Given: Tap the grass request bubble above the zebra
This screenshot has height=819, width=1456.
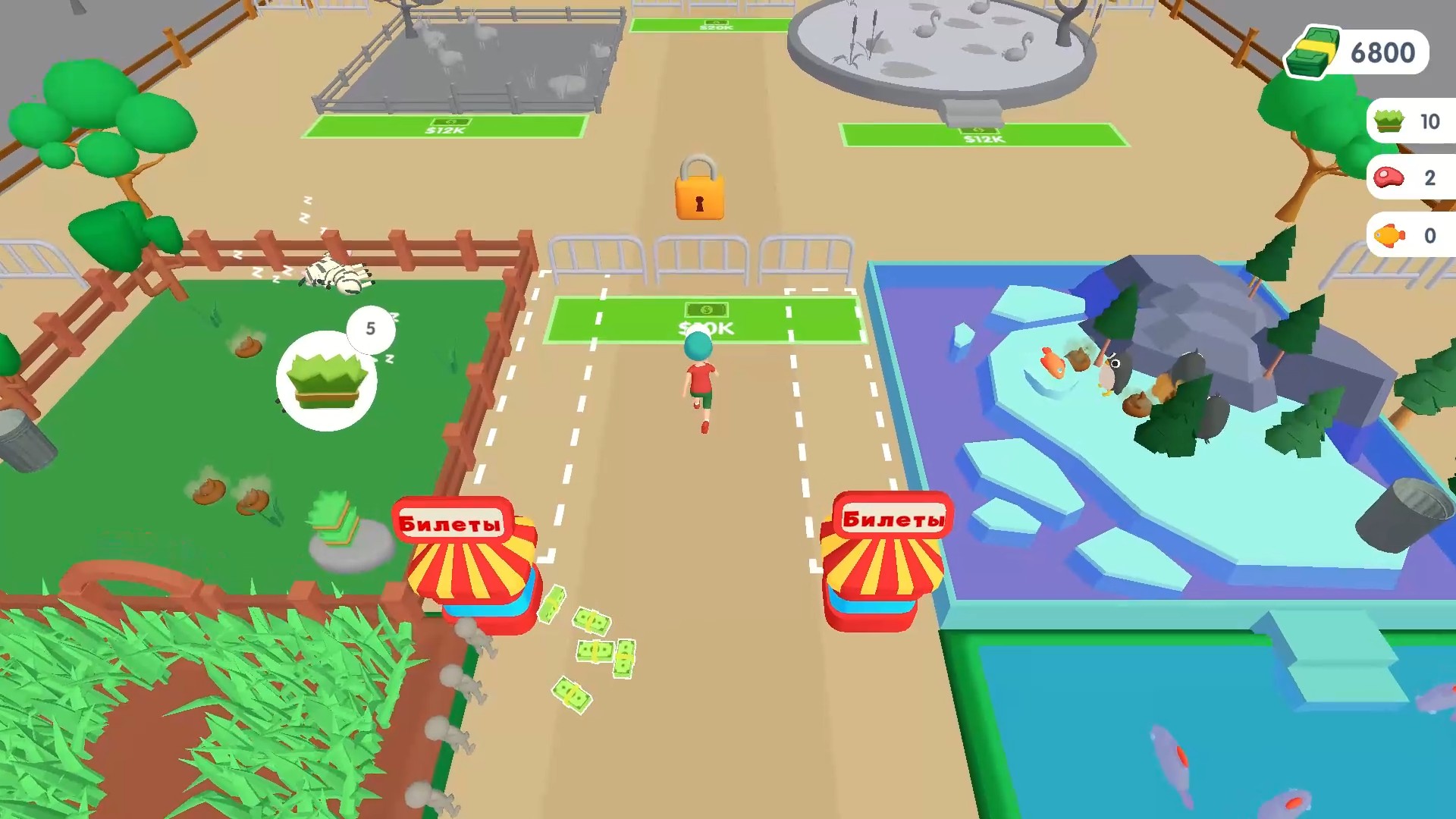Looking at the screenshot, I should [328, 379].
